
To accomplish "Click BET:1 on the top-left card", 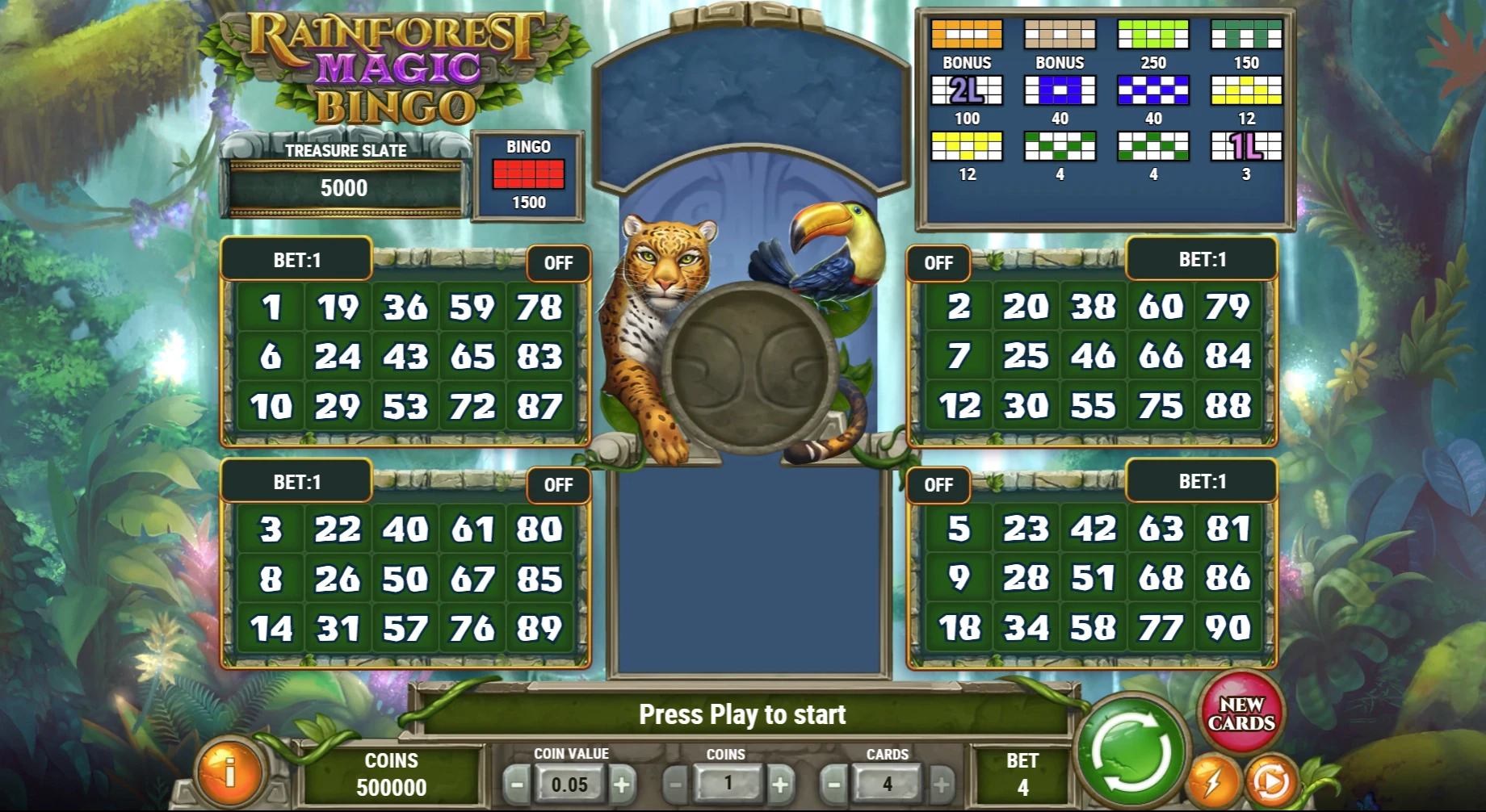I will 296,260.
